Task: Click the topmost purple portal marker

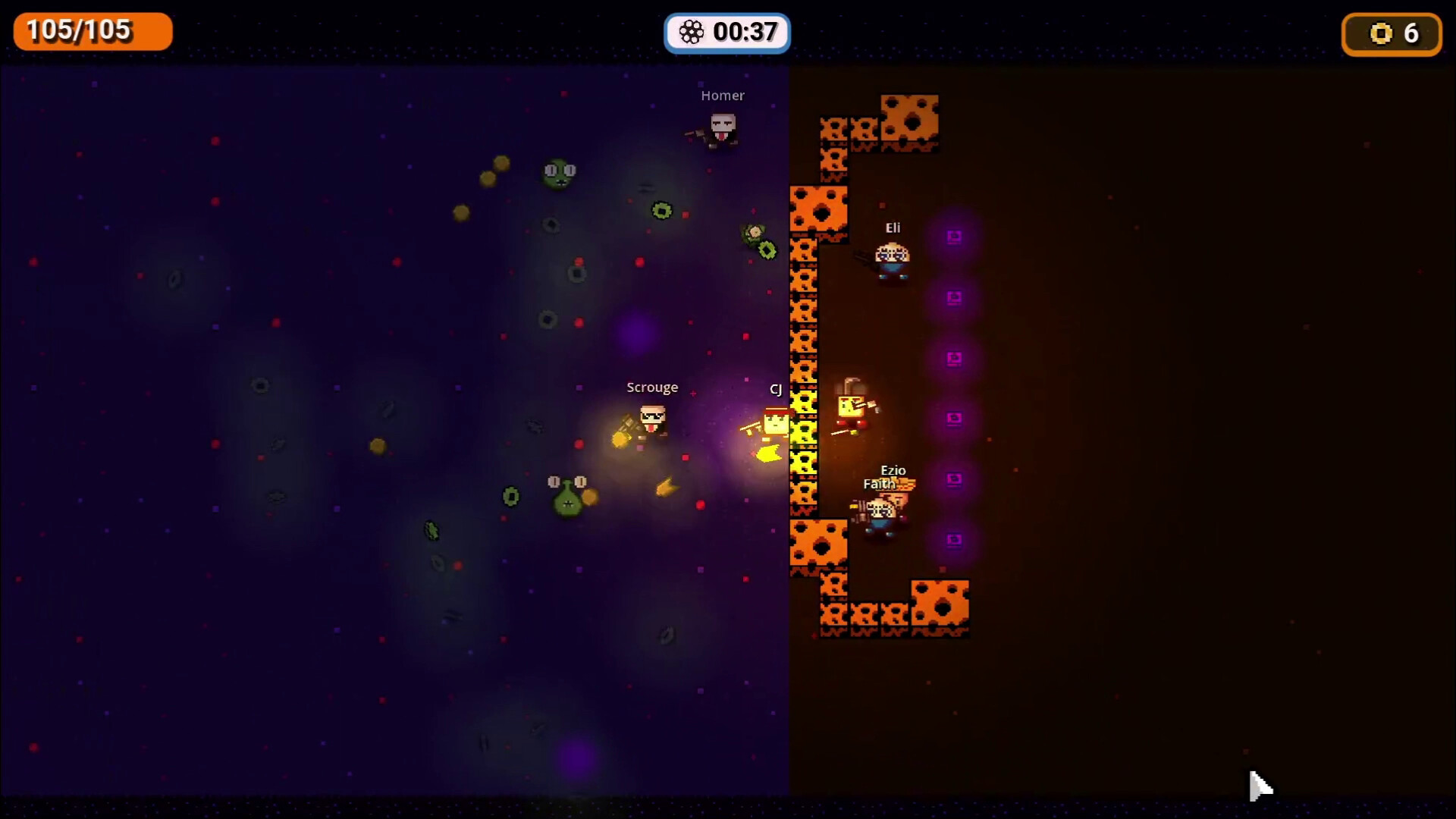Action: 953,236
